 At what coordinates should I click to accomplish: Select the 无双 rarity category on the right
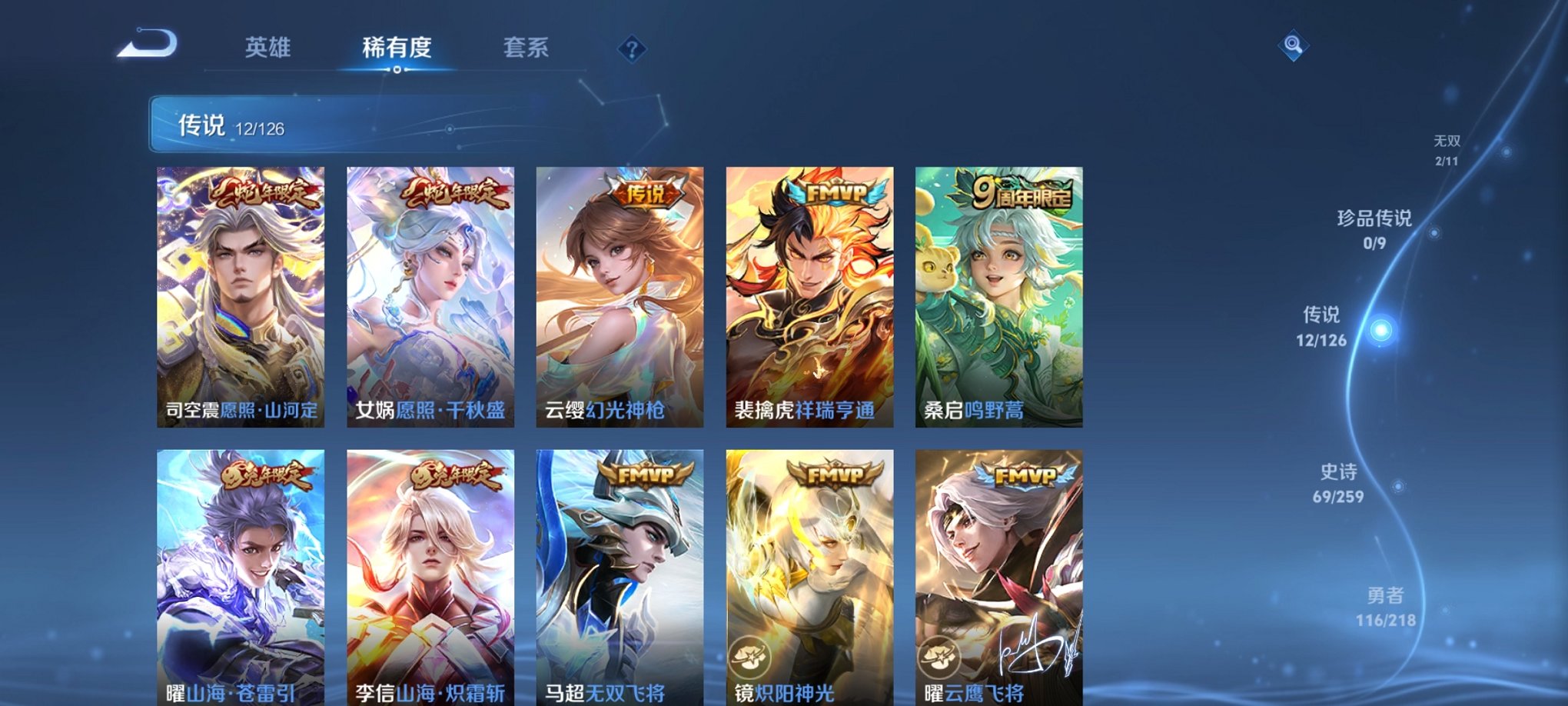point(1449,144)
